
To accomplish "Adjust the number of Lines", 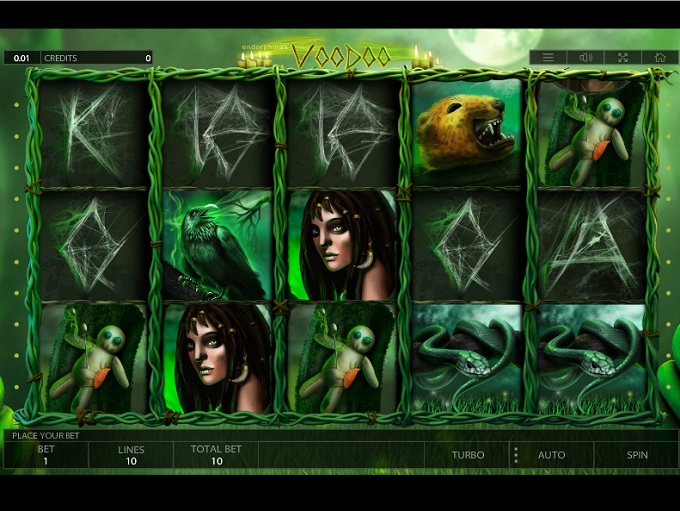I will coord(131,455).
